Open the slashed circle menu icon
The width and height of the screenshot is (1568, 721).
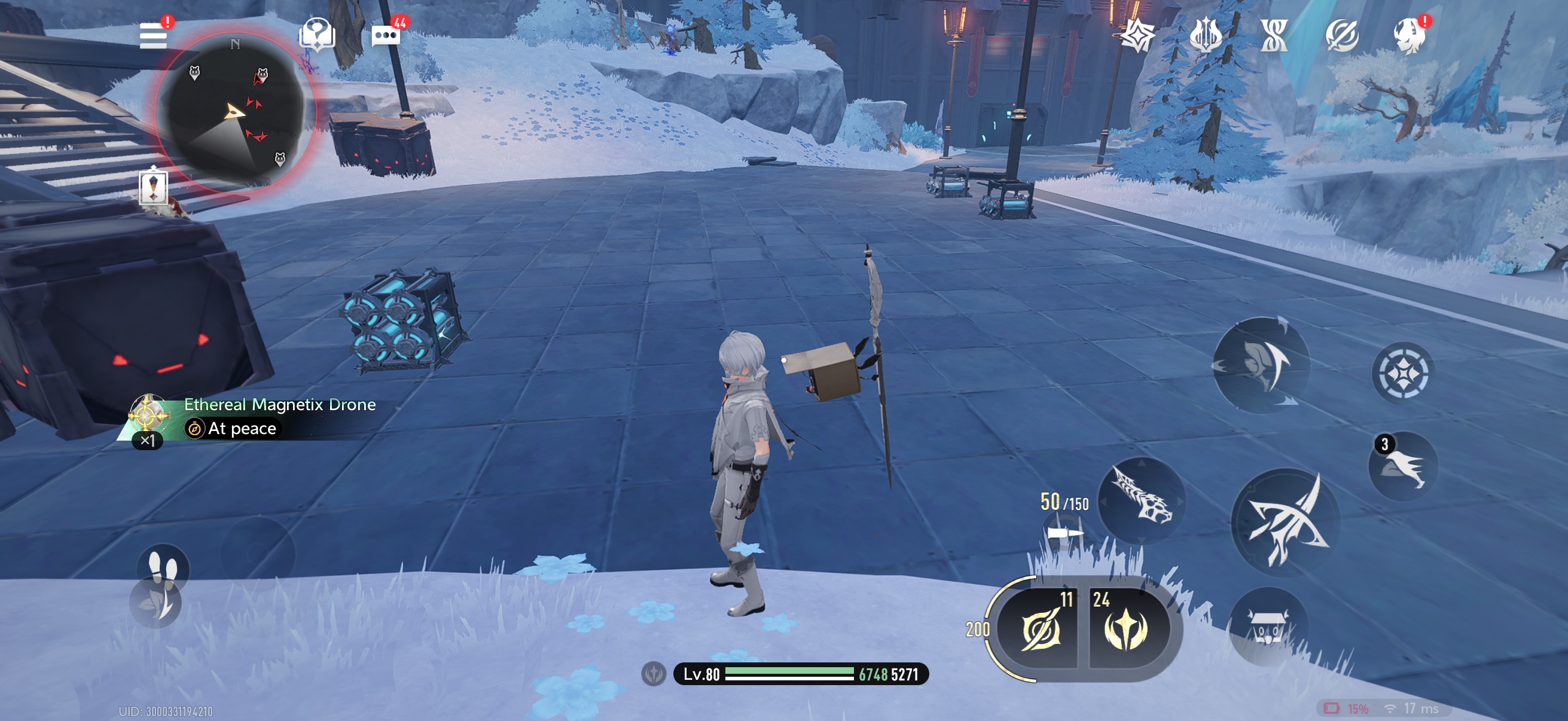pyautogui.click(x=1341, y=35)
